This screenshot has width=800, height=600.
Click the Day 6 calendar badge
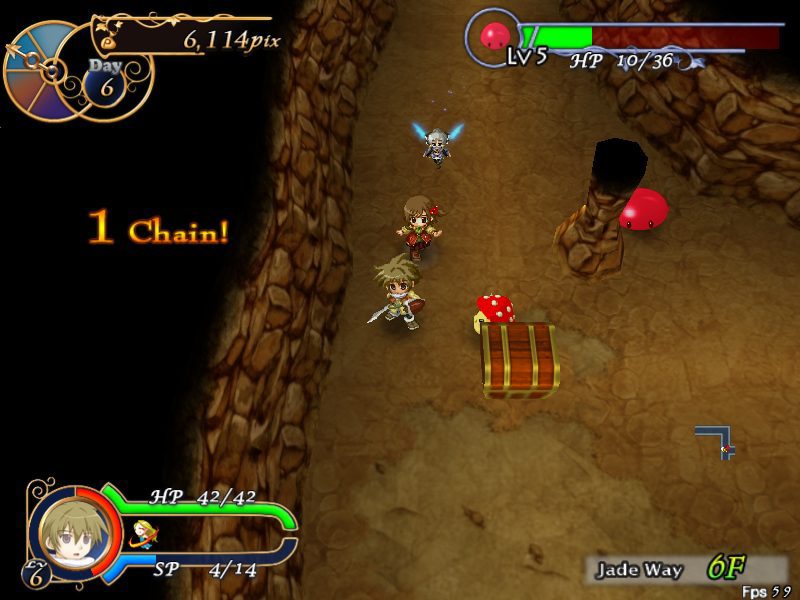pyautogui.click(x=105, y=78)
